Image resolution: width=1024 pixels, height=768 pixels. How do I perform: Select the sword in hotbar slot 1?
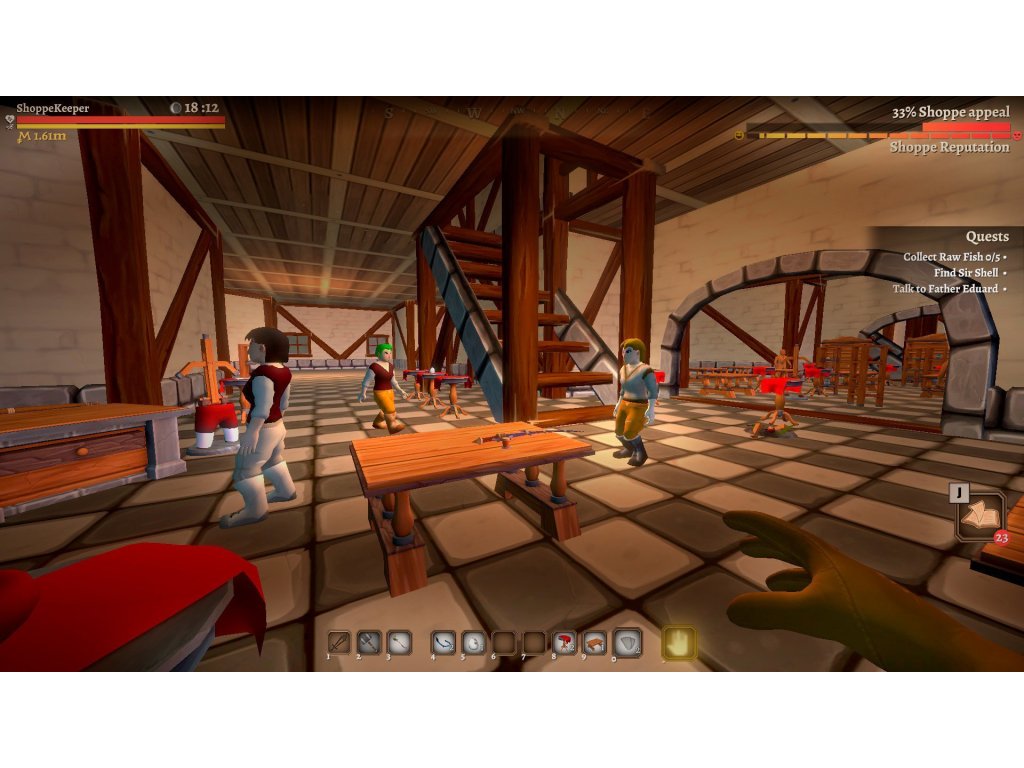[x=340, y=642]
